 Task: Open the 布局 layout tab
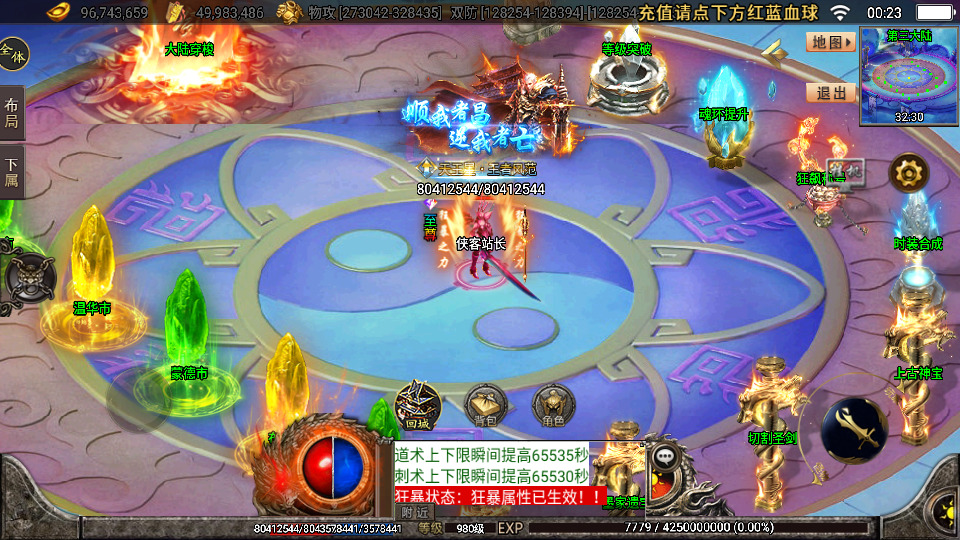12,112
